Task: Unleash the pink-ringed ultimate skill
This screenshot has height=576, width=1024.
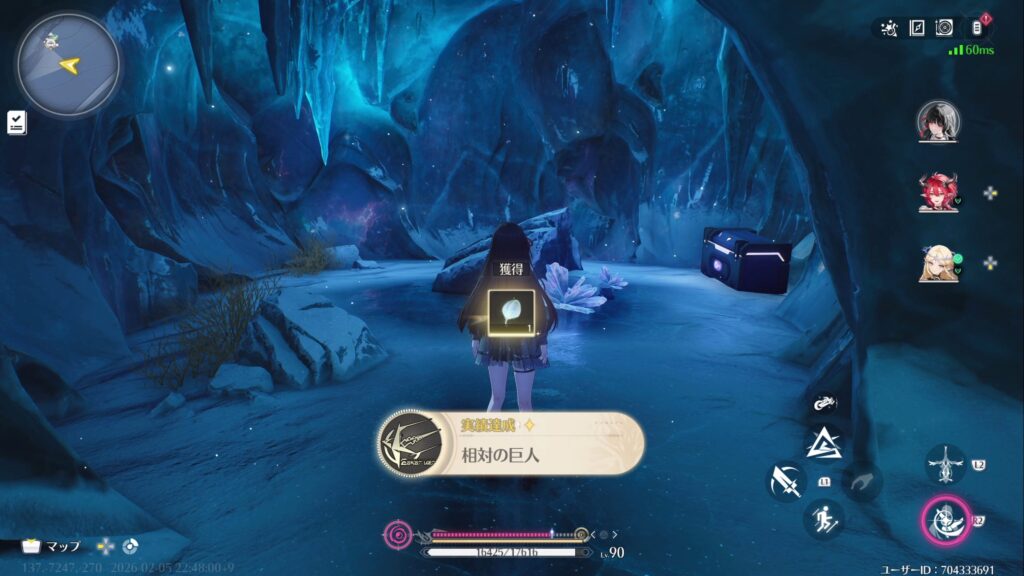Action: coord(945,520)
